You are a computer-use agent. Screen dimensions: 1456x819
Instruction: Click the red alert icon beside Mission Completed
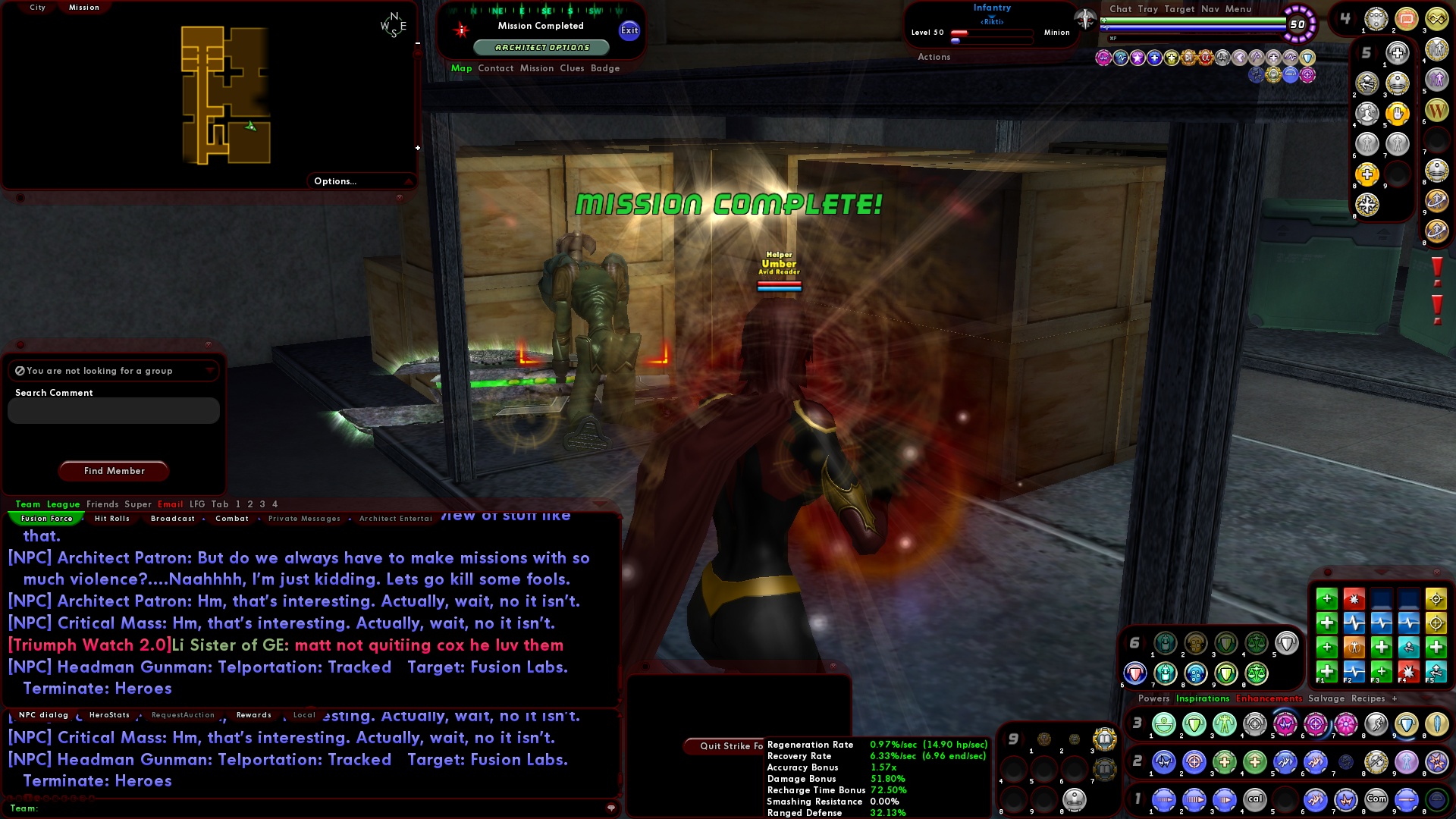coord(460,30)
